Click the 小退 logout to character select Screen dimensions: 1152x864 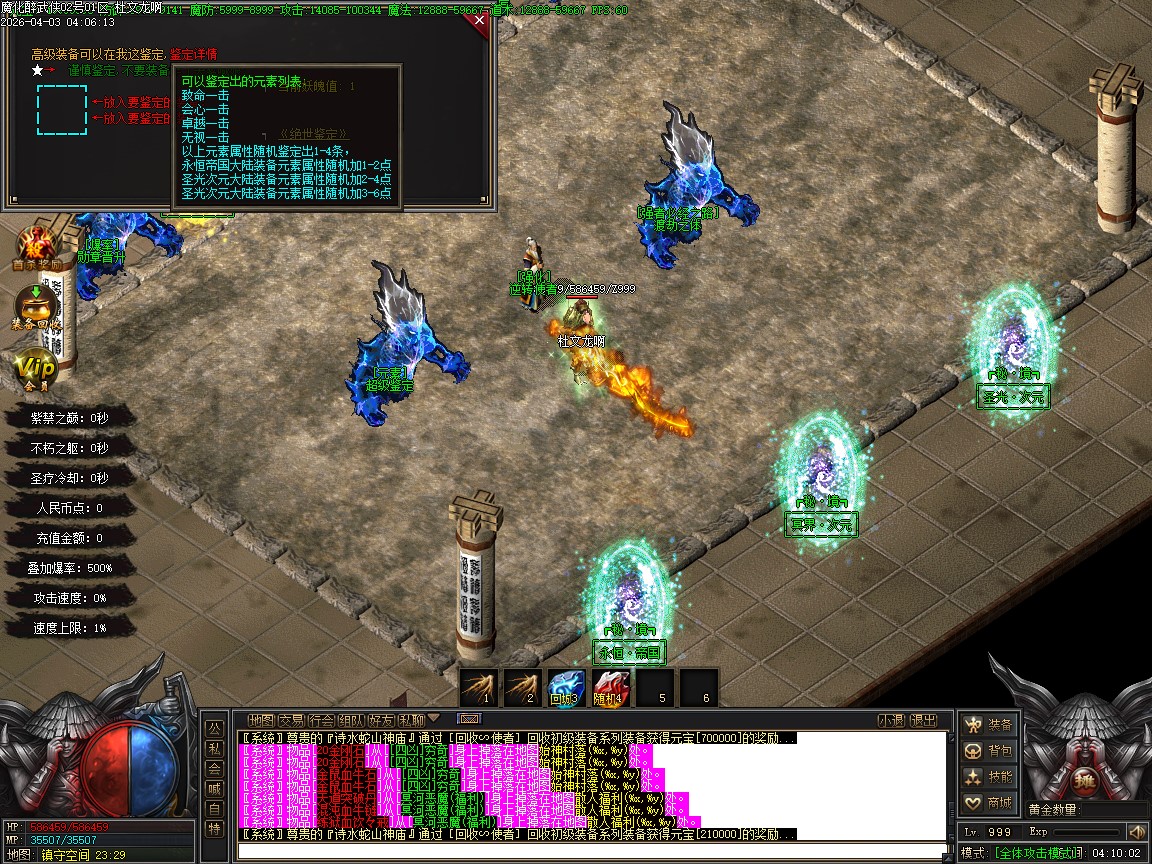[x=891, y=720]
